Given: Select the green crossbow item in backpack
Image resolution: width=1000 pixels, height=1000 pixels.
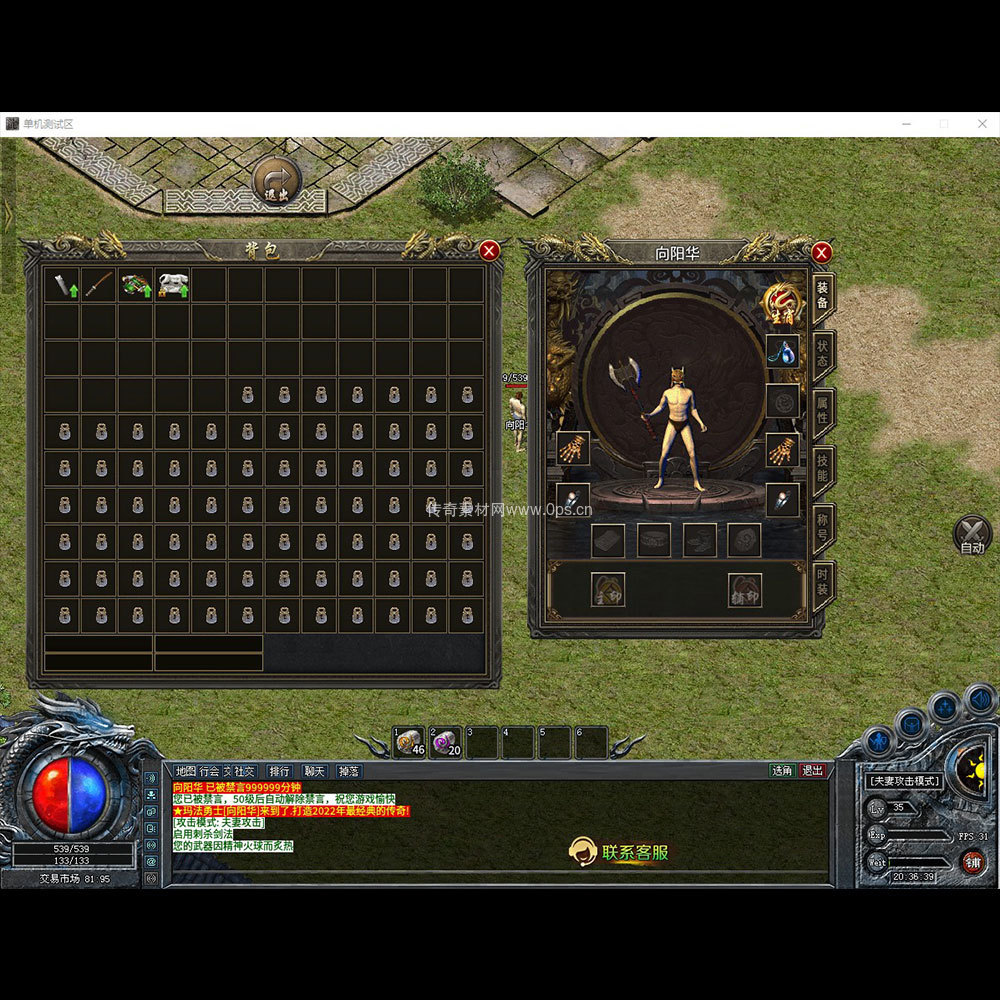Looking at the screenshot, I should tap(135, 285).
